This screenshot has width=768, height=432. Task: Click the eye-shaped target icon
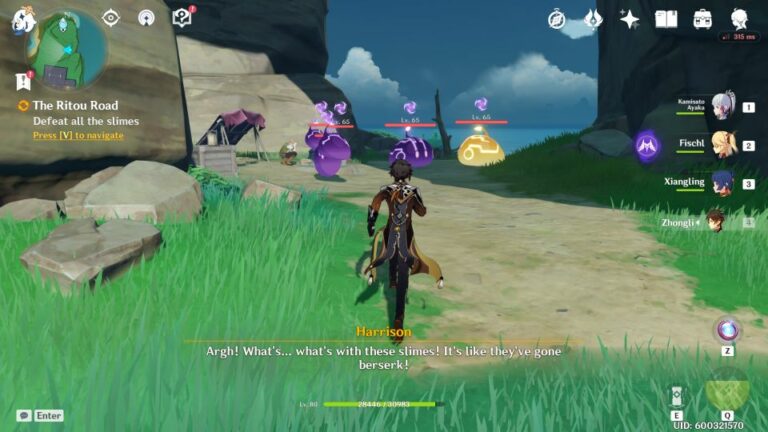[x=111, y=18]
